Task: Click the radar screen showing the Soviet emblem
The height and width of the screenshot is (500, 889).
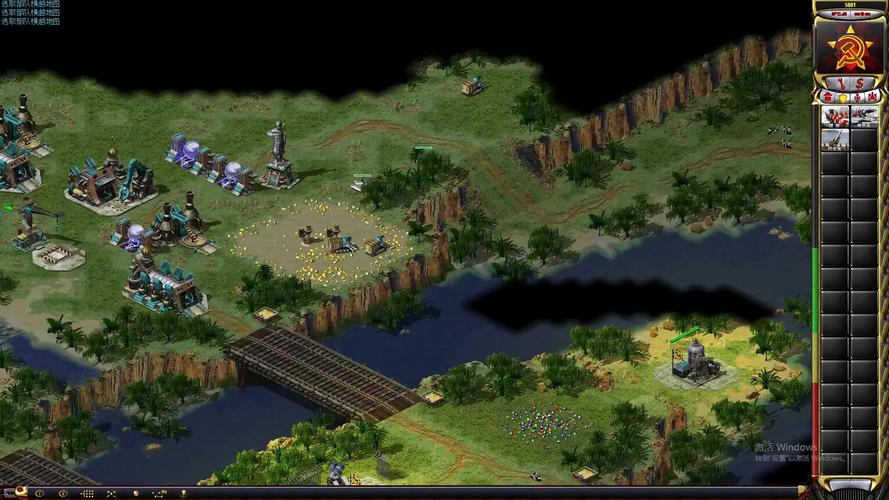Action: pyautogui.click(x=849, y=44)
